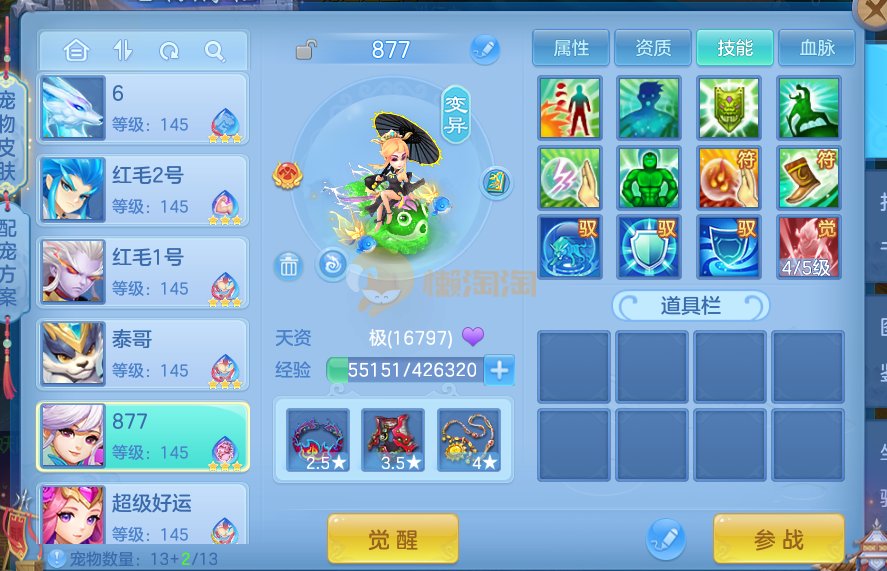The width and height of the screenshot is (887, 571).
Task: Click the yellow 觉醒 button
Action: [392, 540]
